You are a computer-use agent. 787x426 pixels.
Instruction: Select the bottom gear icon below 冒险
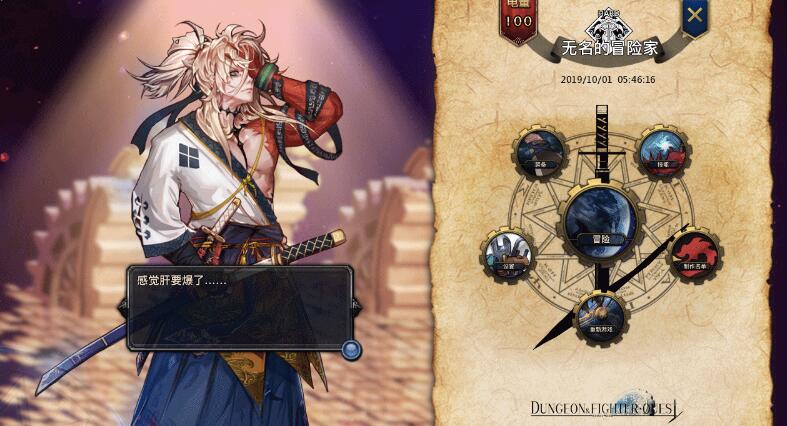click(600, 317)
